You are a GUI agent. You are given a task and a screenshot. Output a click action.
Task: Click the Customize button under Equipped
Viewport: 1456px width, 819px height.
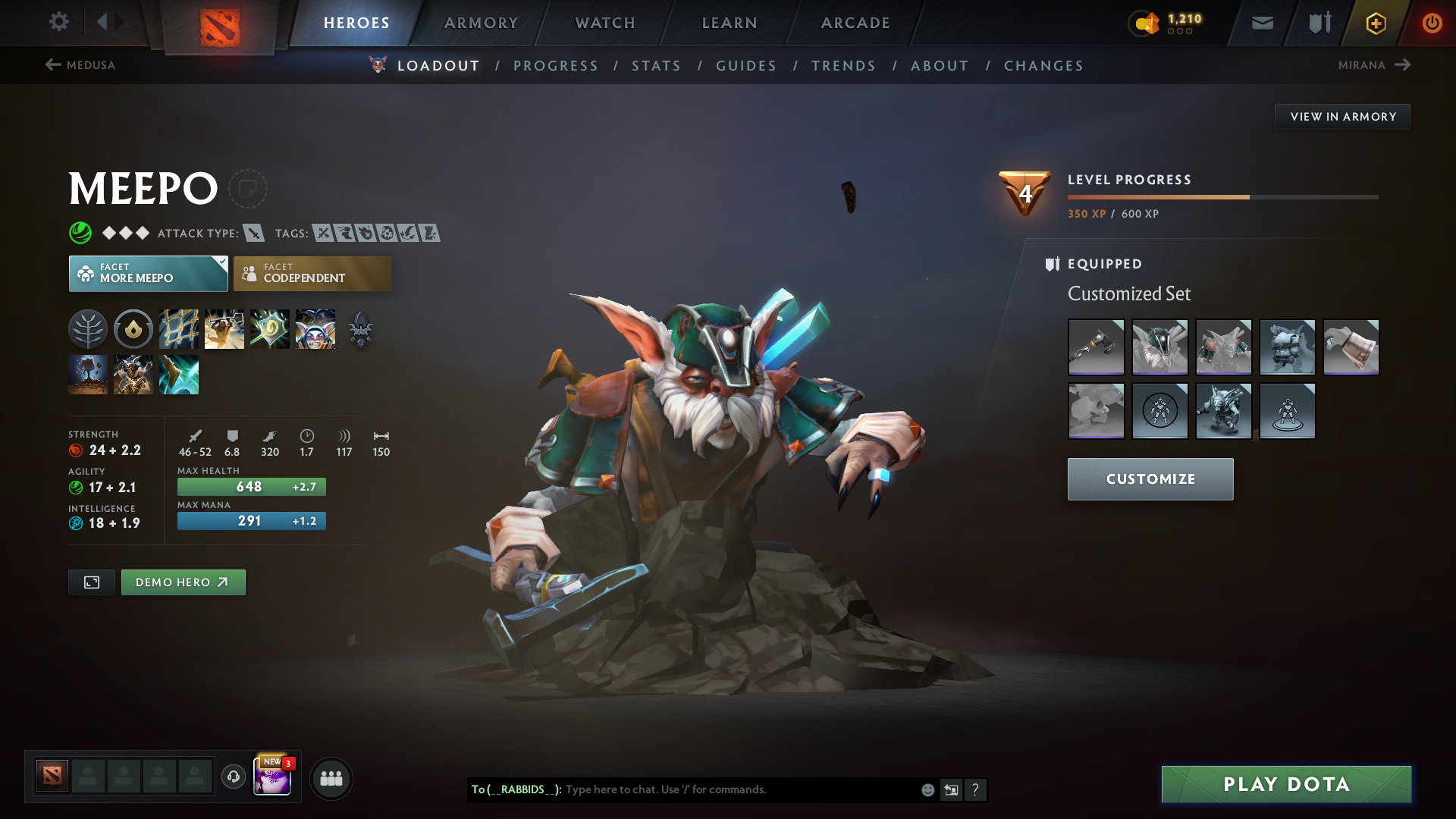tap(1150, 479)
